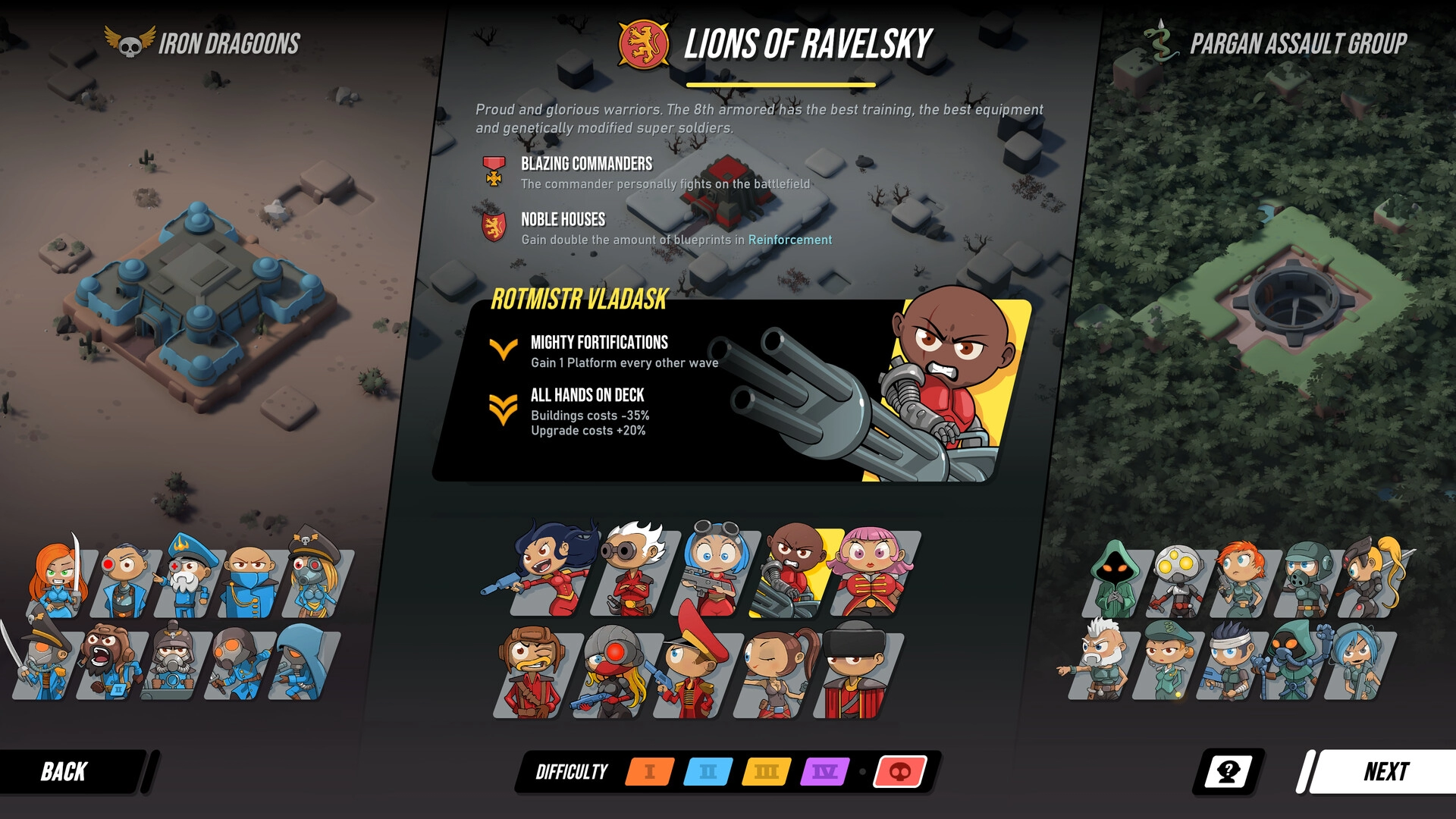Image resolution: width=1456 pixels, height=819 pixels.
Task: Choose the blue-haired girl with aviator goggles
Action: point(713,569)
